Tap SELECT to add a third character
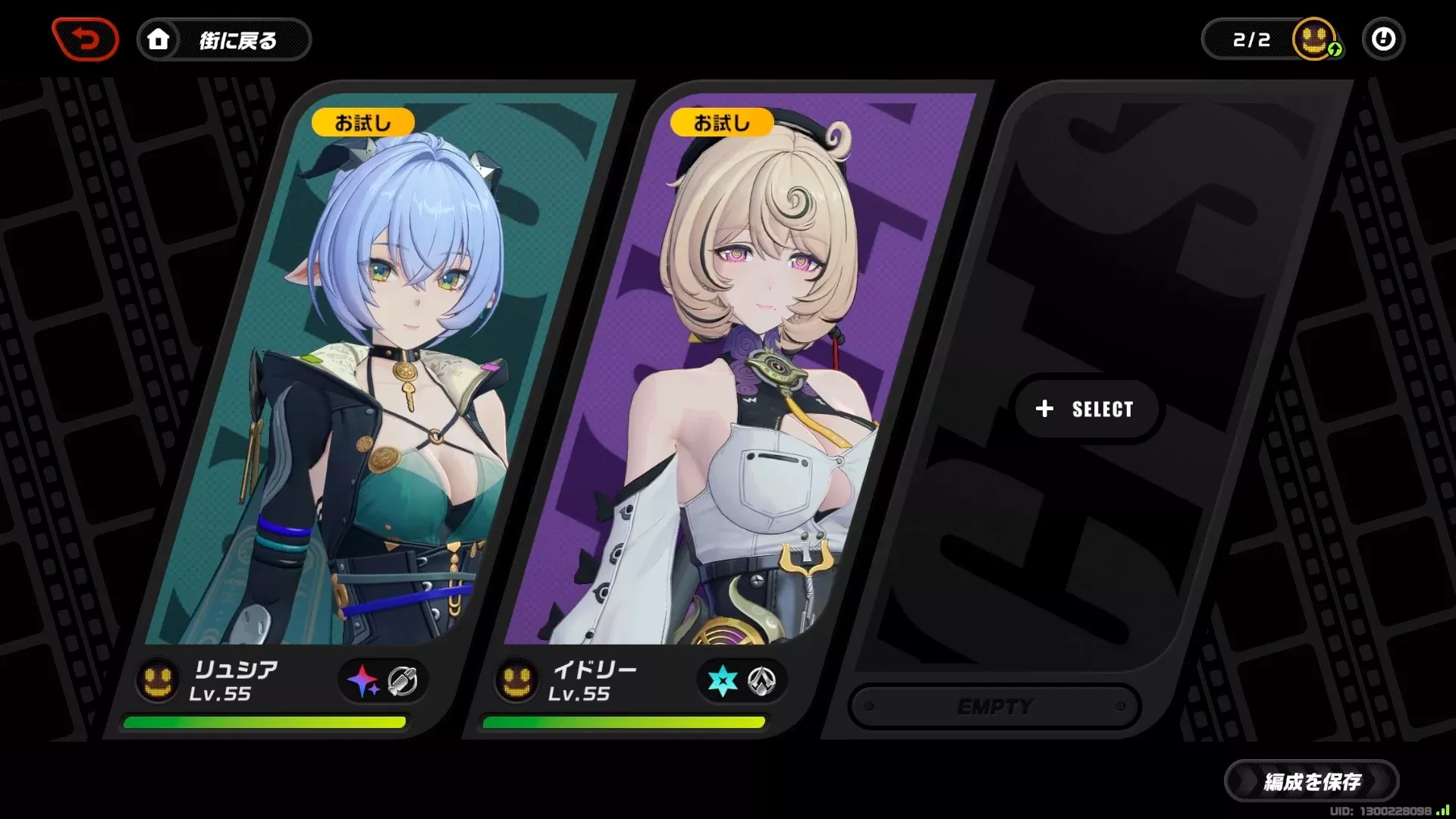The height and width of the screenshot is (819, 1456). [x=1087, y=409]
